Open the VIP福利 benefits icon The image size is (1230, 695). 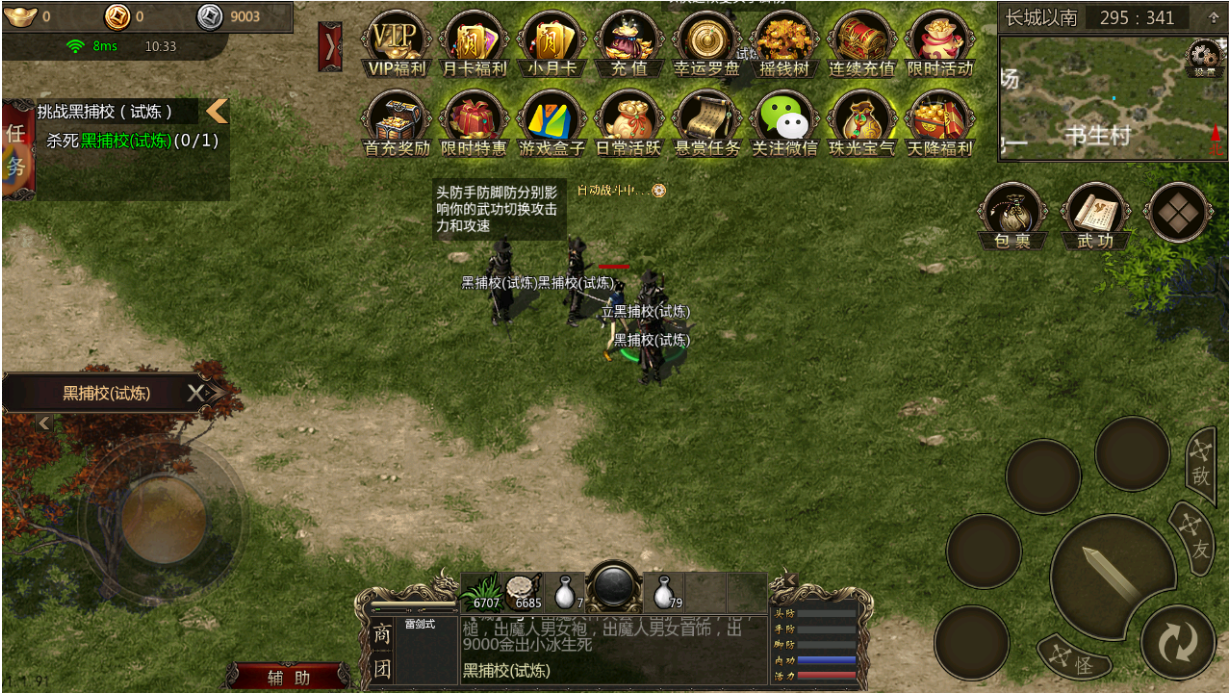point(396,44)
